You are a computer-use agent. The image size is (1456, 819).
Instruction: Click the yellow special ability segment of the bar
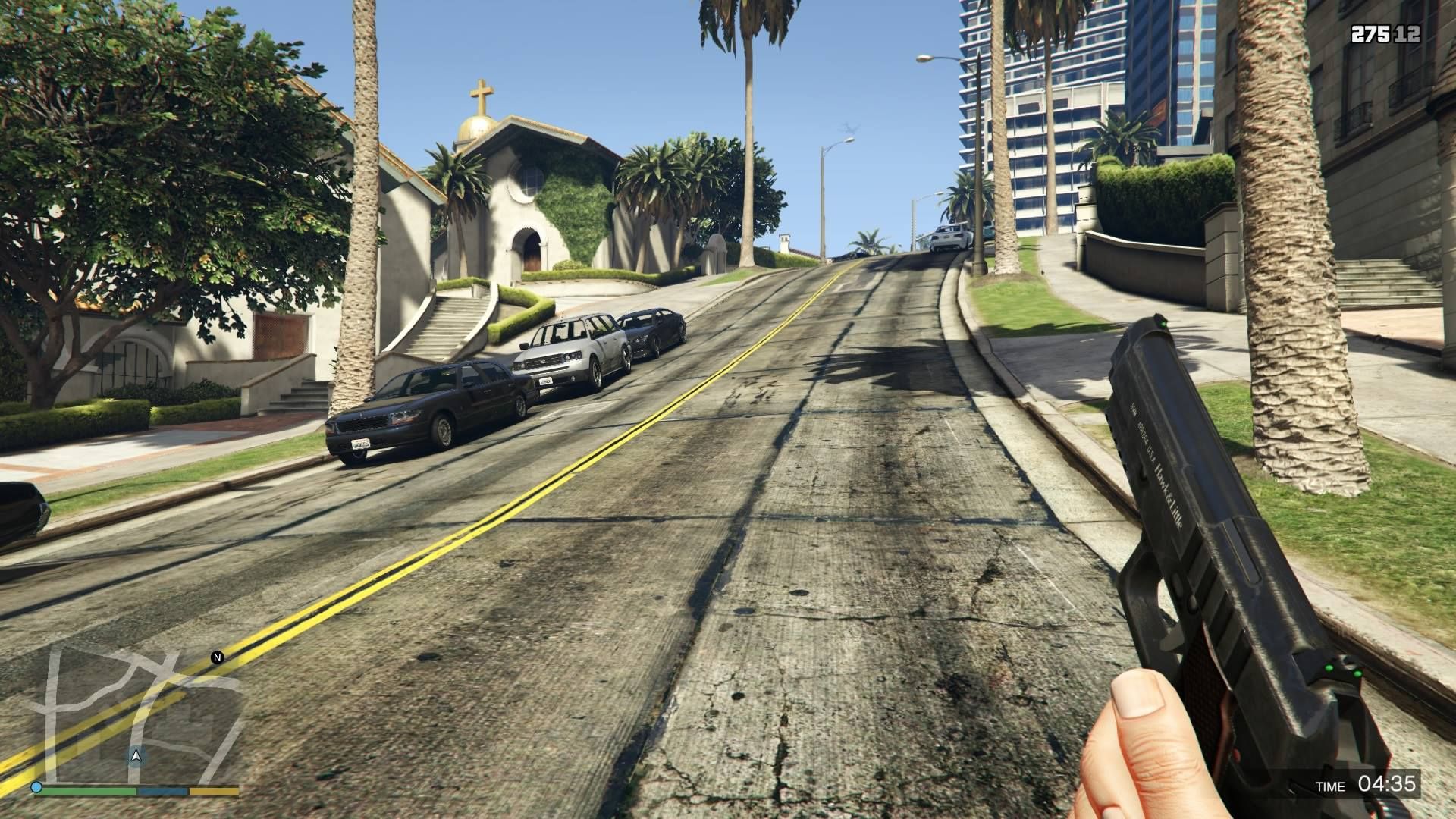point(212,791)
